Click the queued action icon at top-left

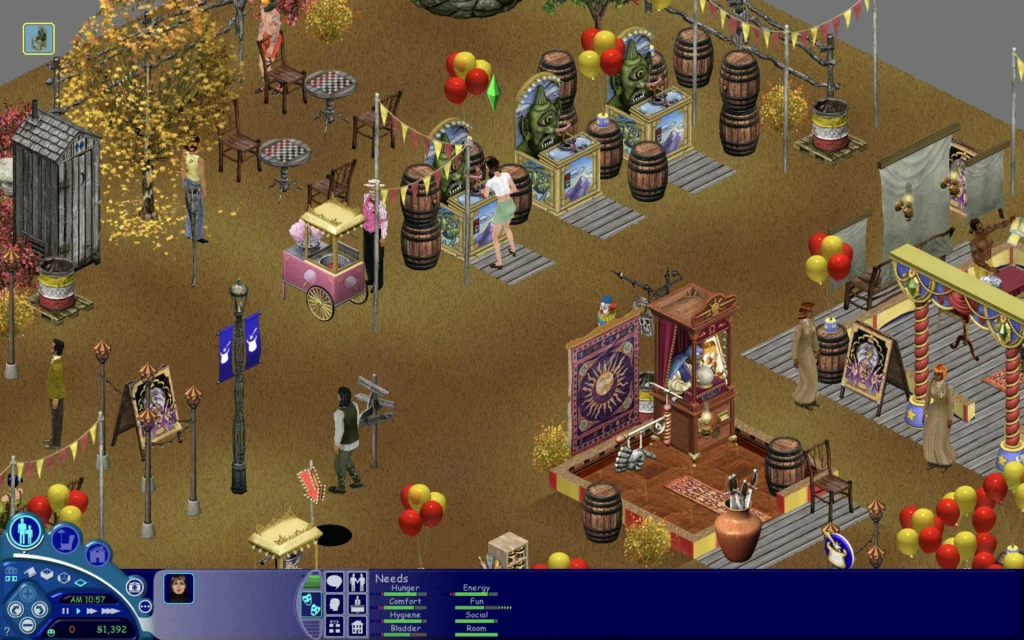click(39, 39)
